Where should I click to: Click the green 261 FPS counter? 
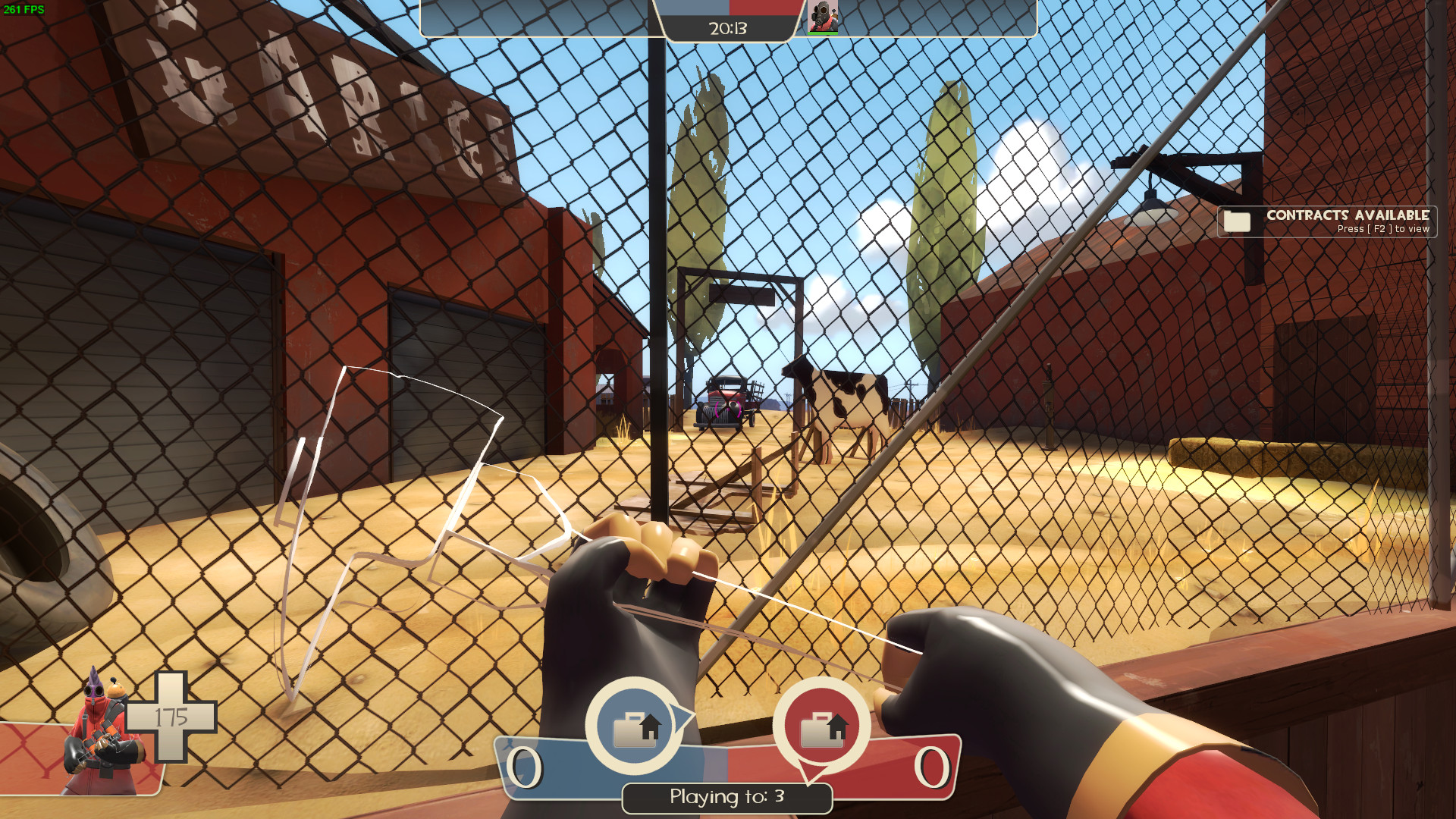point(24,8)
